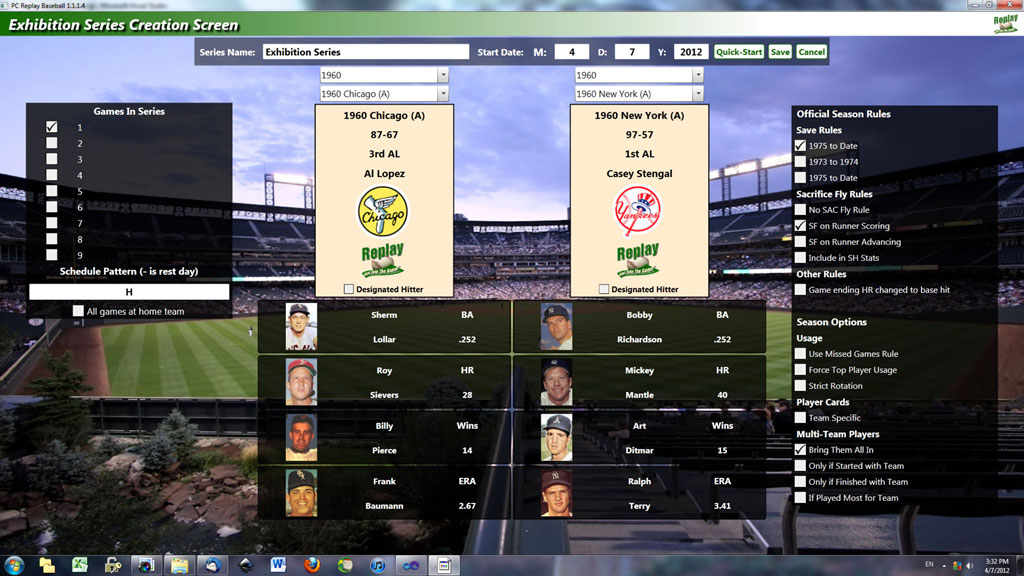The height and width of the screenshot is (576, 1024).
Task: Toggle the Use Missed Games Rule checkbox
Action: coord(801,354)
